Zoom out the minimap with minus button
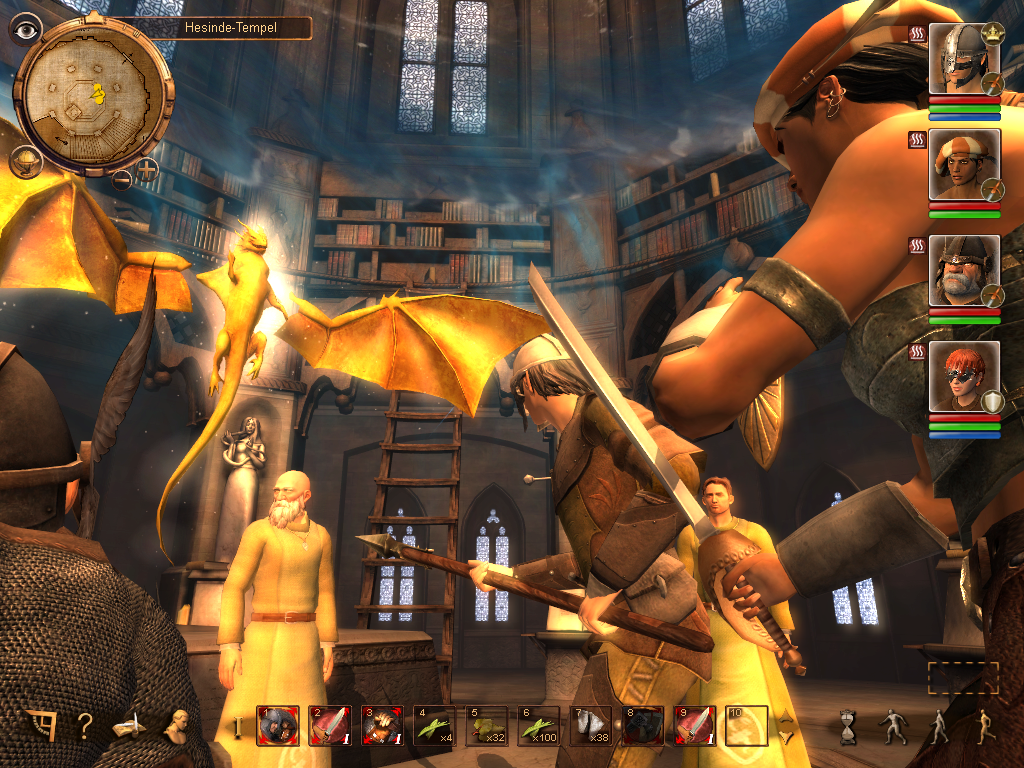 coord(122,180)
